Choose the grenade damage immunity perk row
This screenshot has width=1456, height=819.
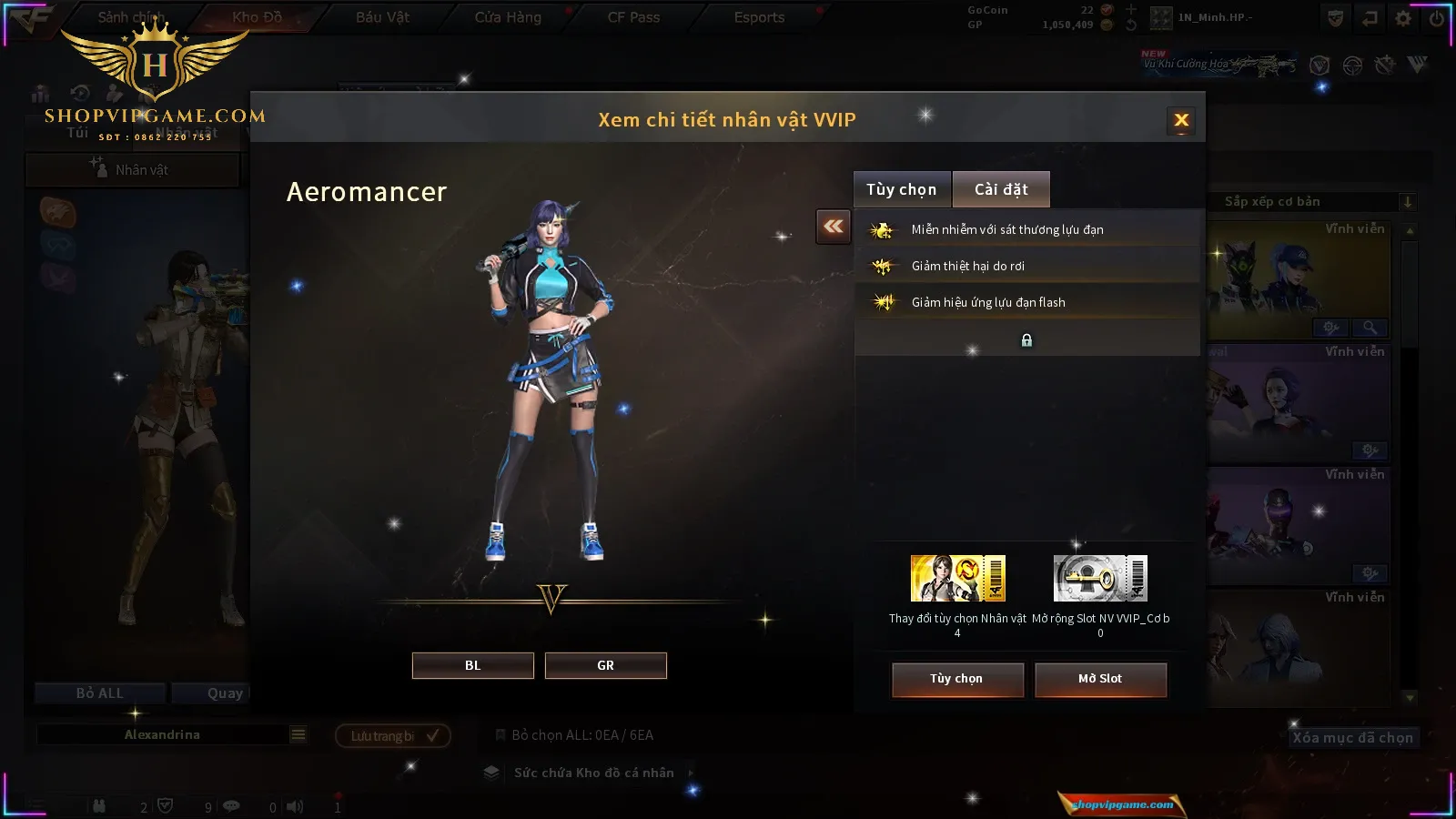click(1026, 229)
